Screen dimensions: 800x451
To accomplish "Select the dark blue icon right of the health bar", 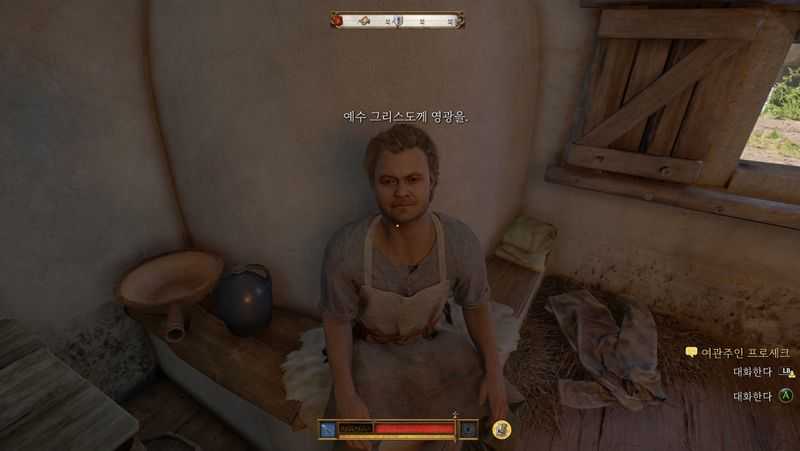I will coord(468,429).
